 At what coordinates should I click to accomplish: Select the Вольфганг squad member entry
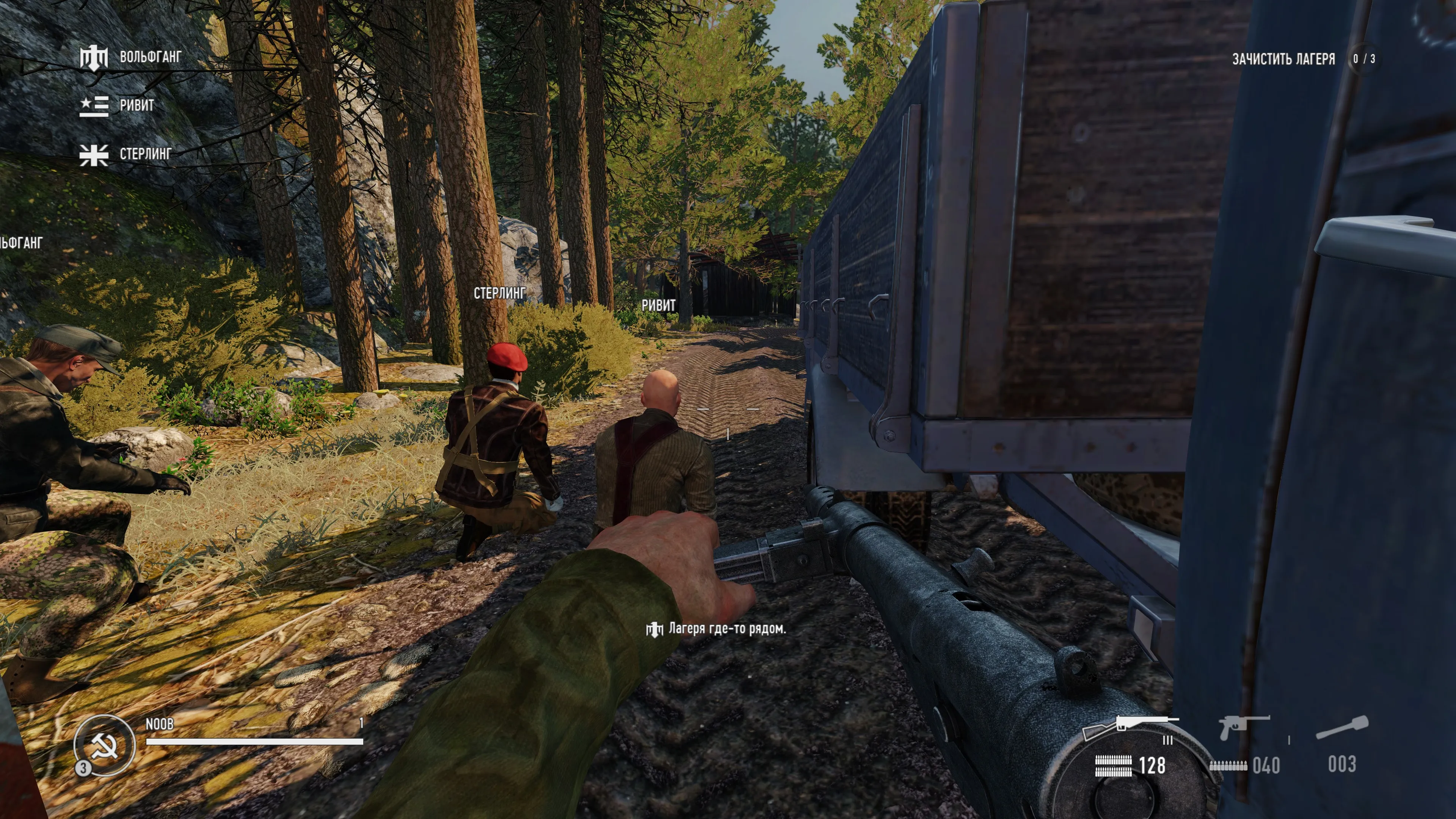131,57
